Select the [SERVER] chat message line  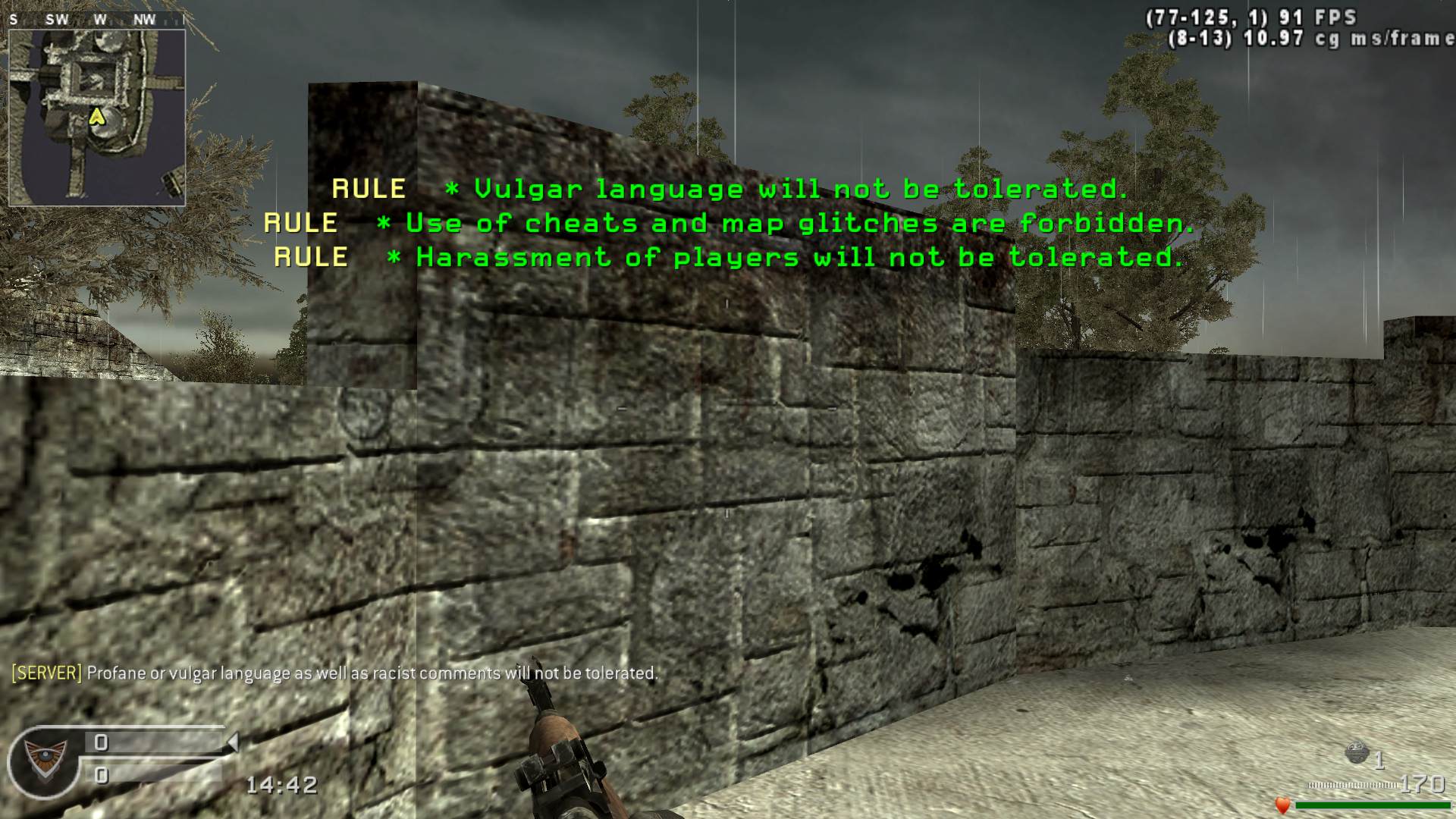(334, 673)
